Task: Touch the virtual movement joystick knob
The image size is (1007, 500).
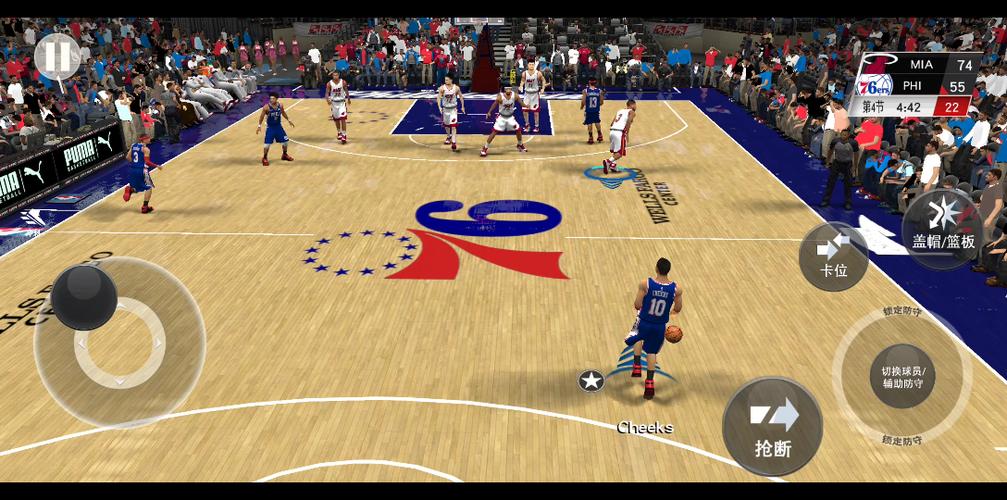Action: (x=84, y=297)
